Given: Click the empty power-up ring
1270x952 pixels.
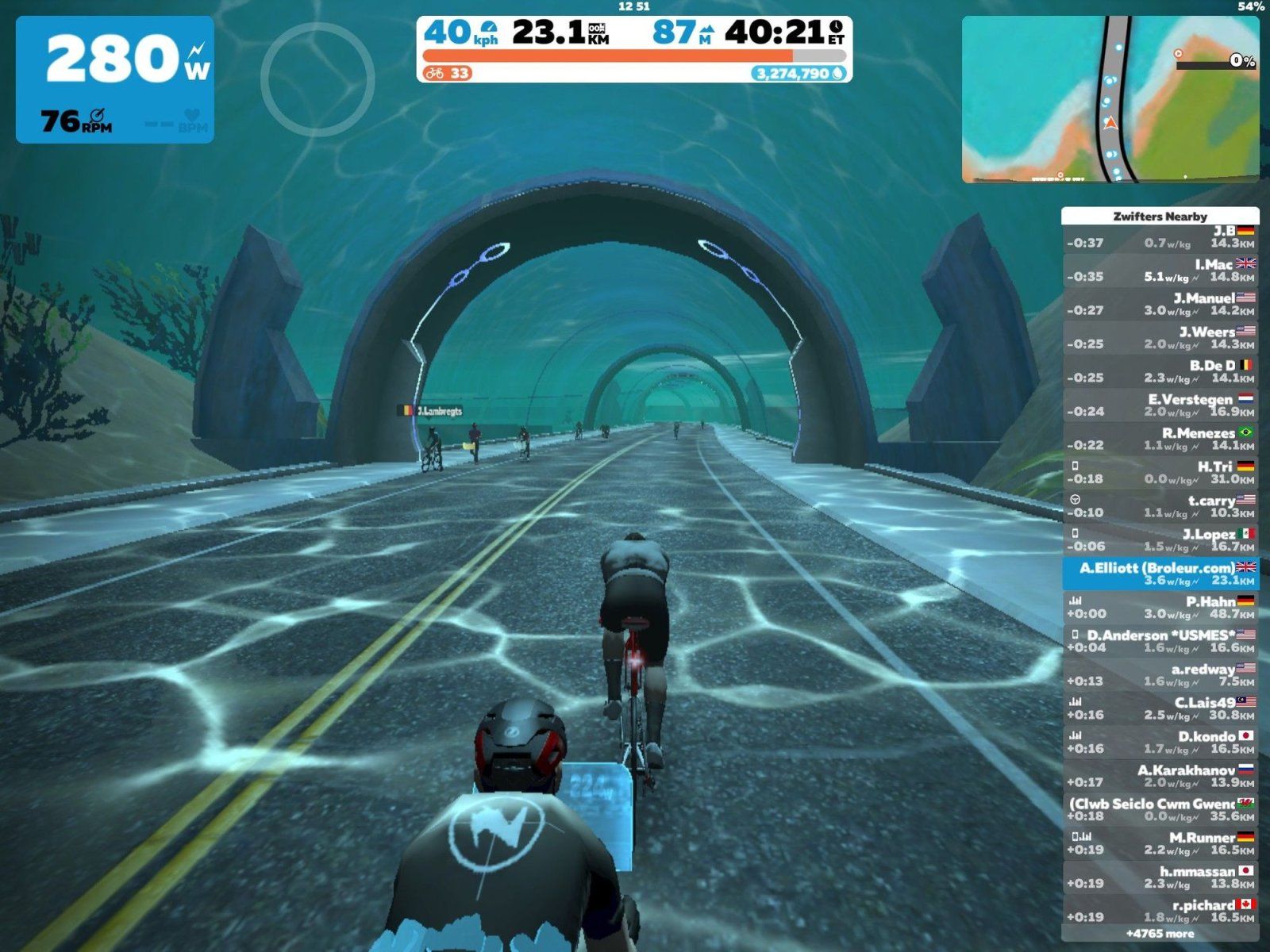Looking at the screenshot, I should click(317, 79).
